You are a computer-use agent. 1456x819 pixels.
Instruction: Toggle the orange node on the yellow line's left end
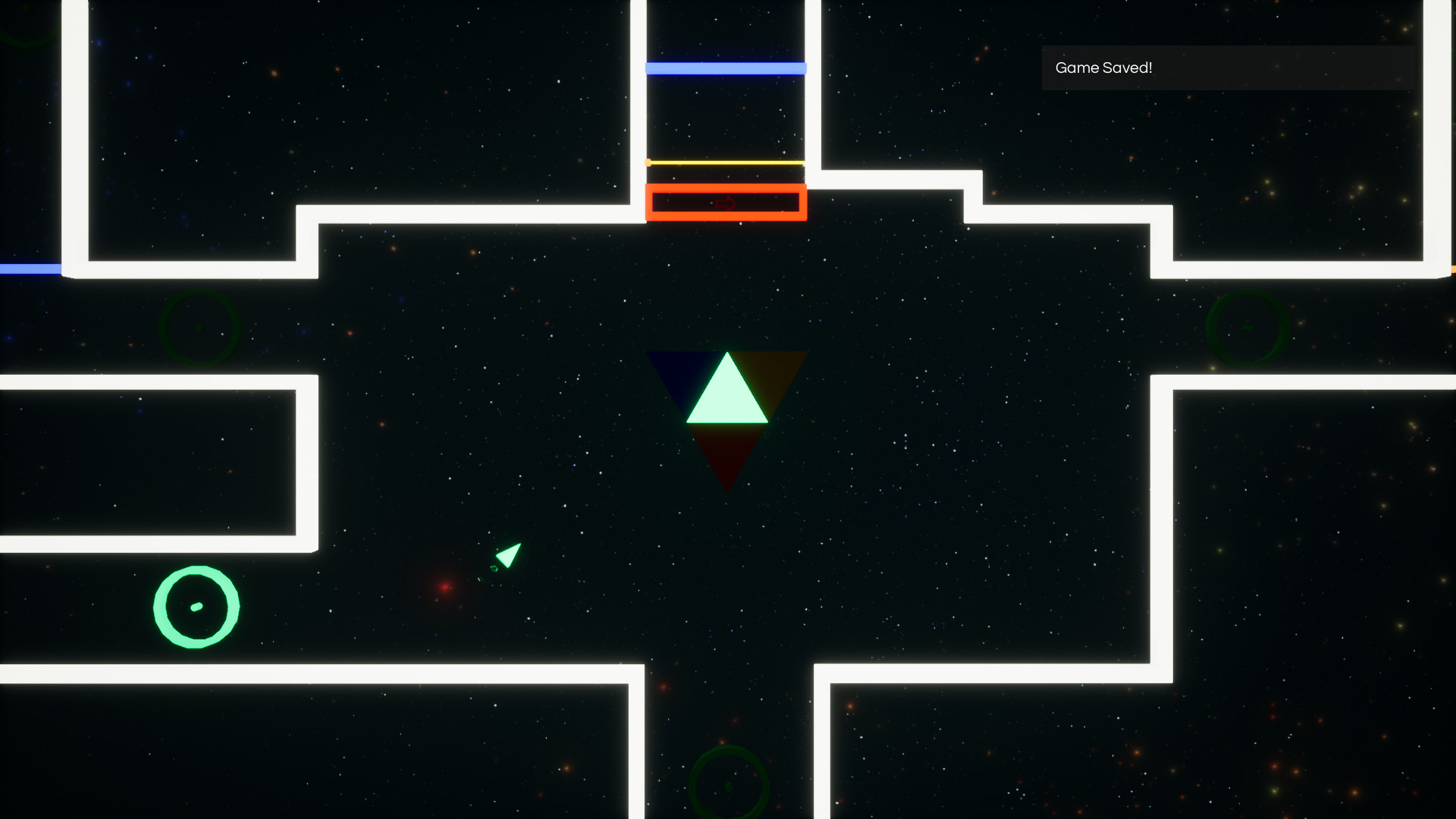point(648,162)
